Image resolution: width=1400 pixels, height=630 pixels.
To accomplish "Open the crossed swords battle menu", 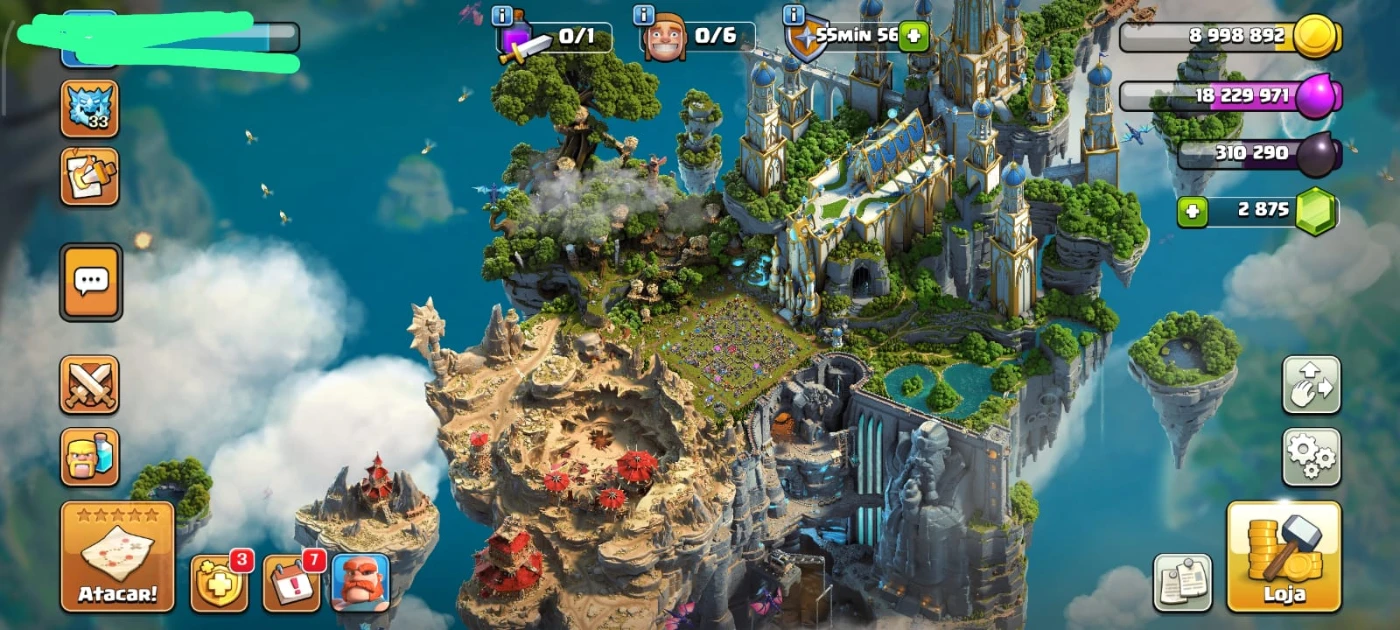I will (90, 384).
